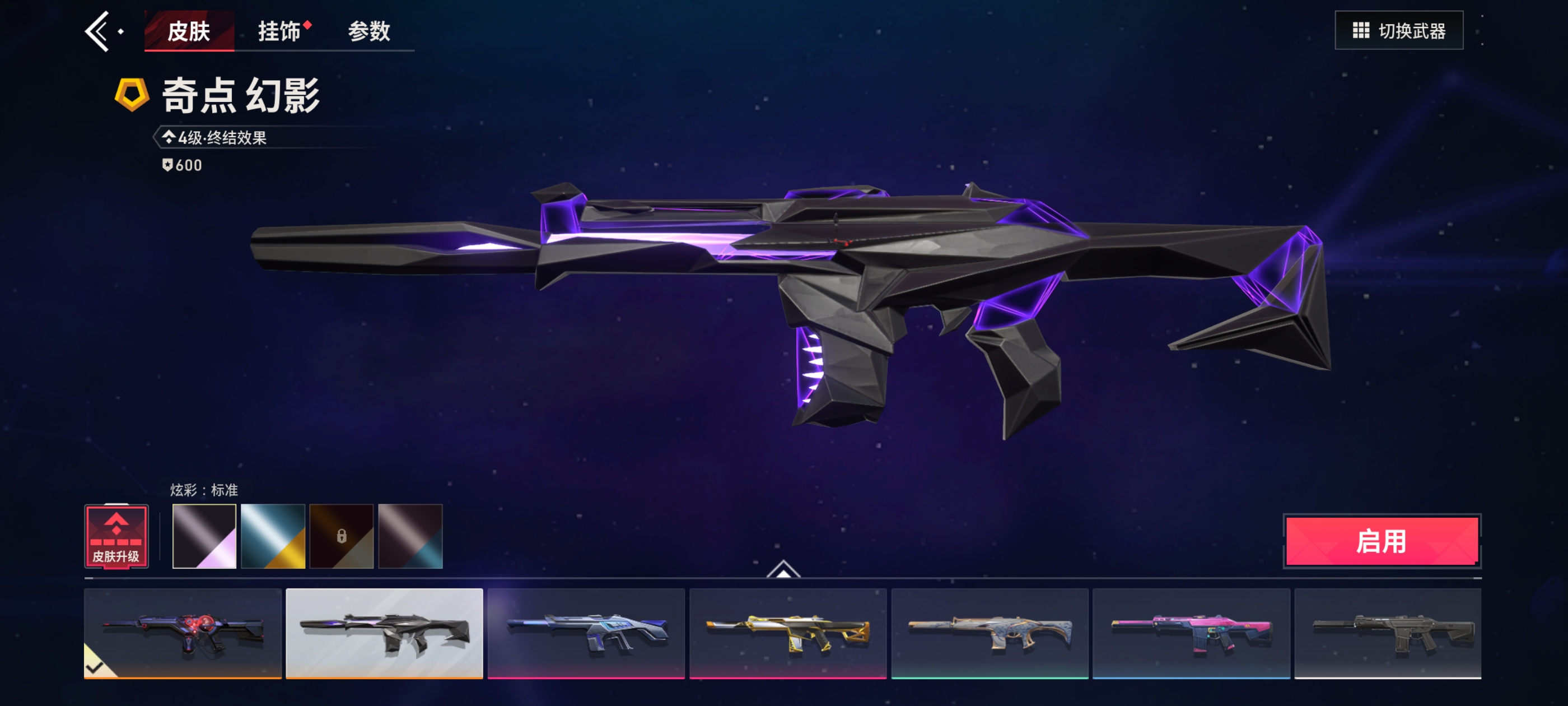Open the 挂饰 tab
This screenshot has width=1568, height=706.
pos(279,31)
